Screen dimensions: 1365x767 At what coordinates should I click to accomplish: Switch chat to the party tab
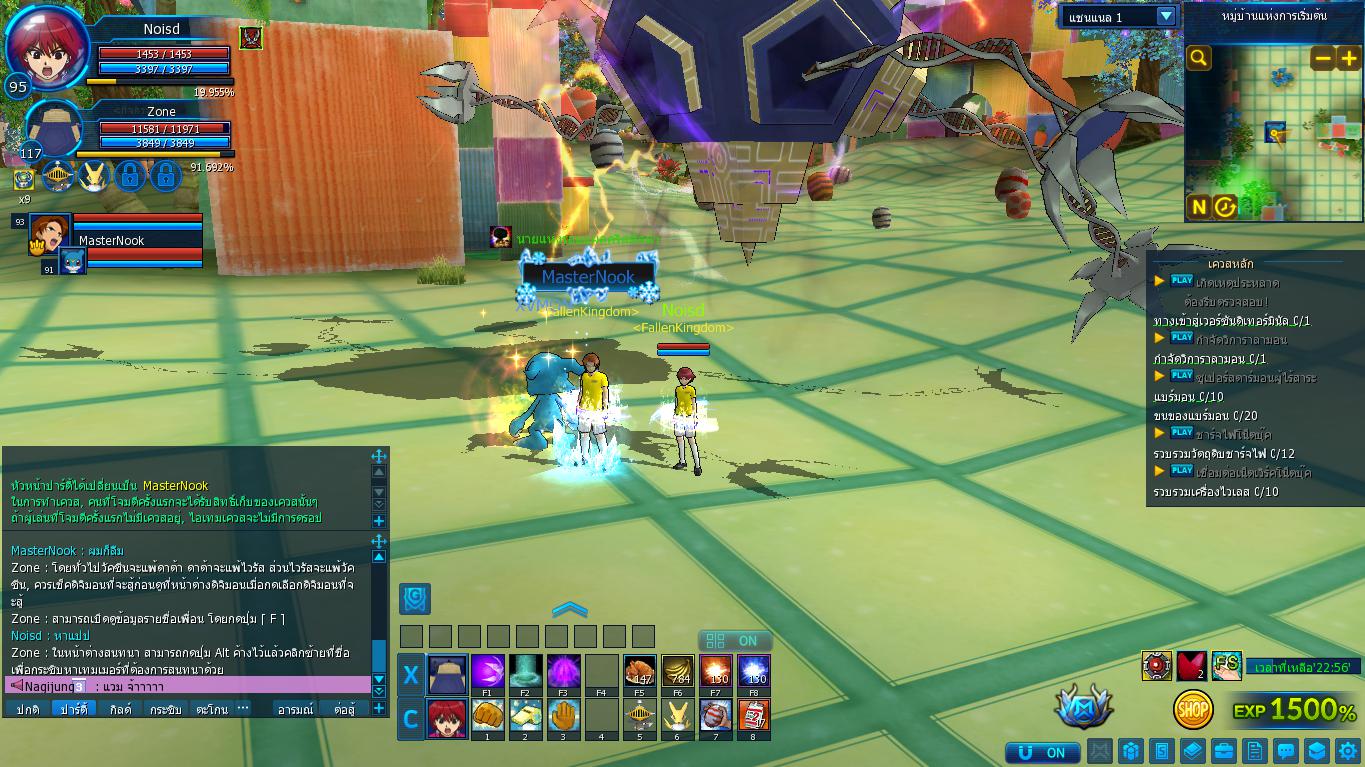pyautogui.click(x=73, y=709)
